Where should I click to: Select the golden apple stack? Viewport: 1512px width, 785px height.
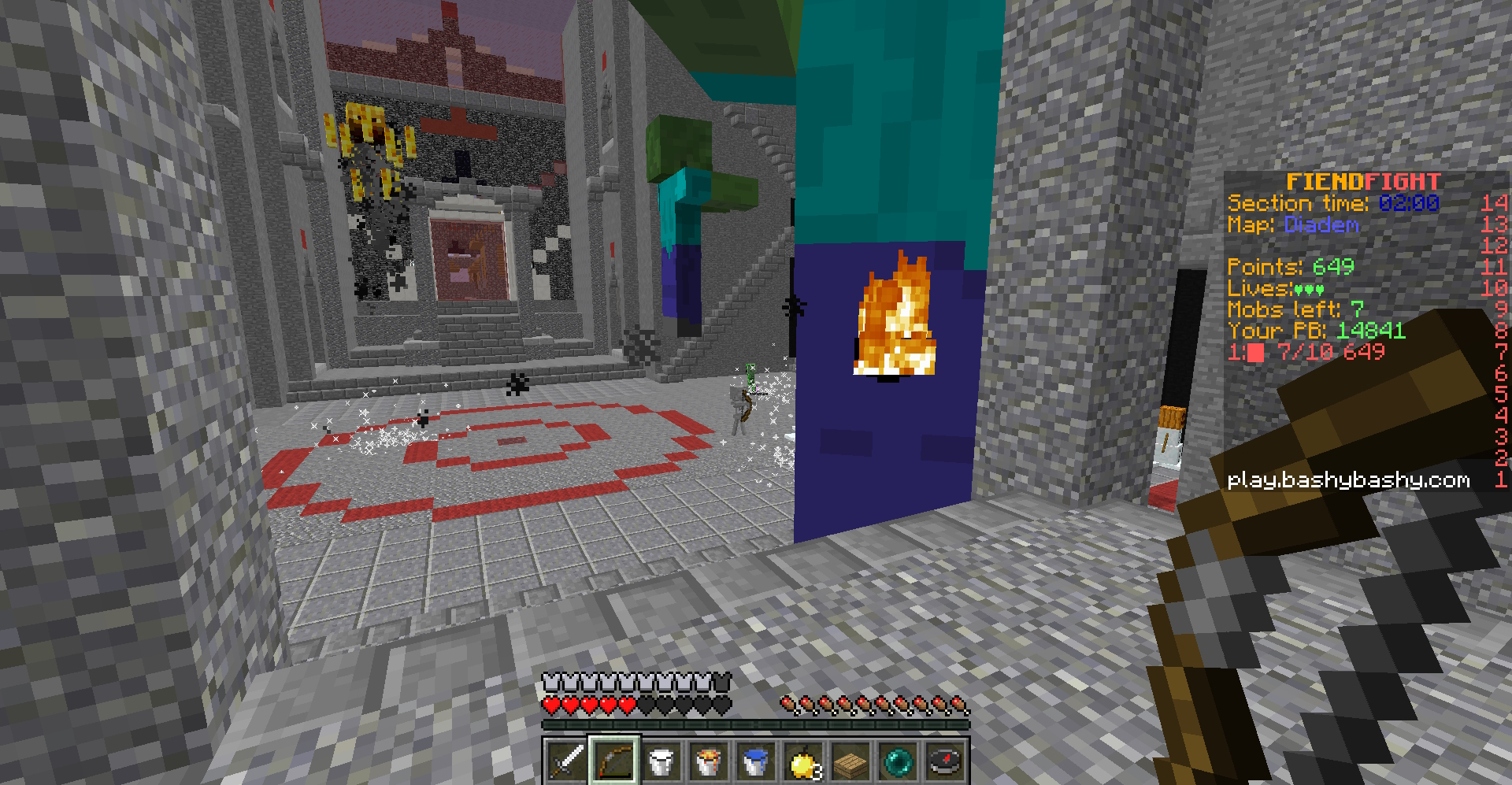click(x=803, y=761)
